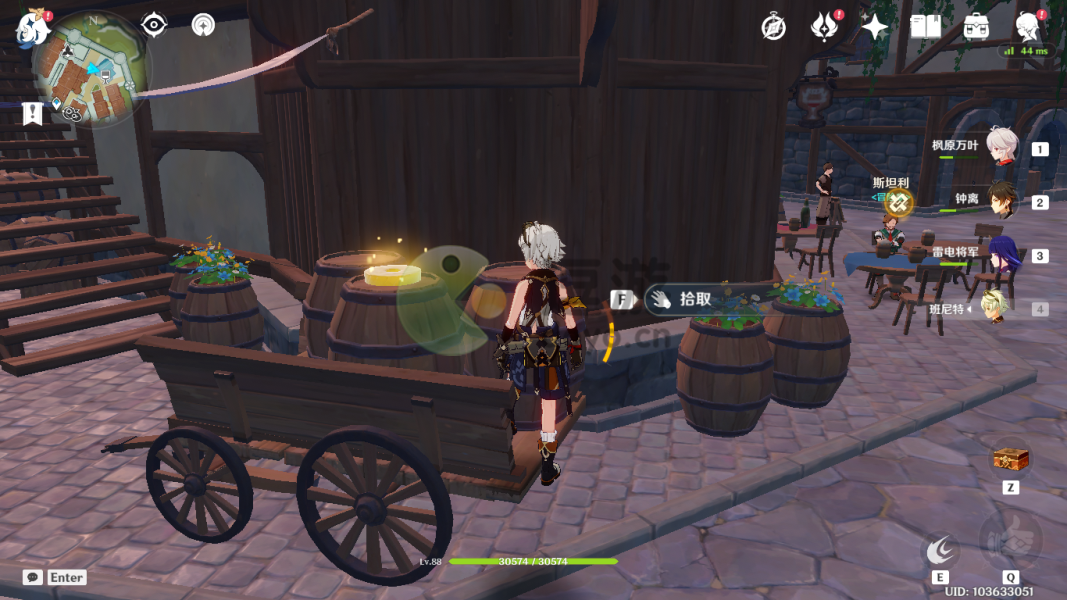Viewport: 1067px width, 600px height.
Task: Open the chat speech bubble
Action: [33, 577]
